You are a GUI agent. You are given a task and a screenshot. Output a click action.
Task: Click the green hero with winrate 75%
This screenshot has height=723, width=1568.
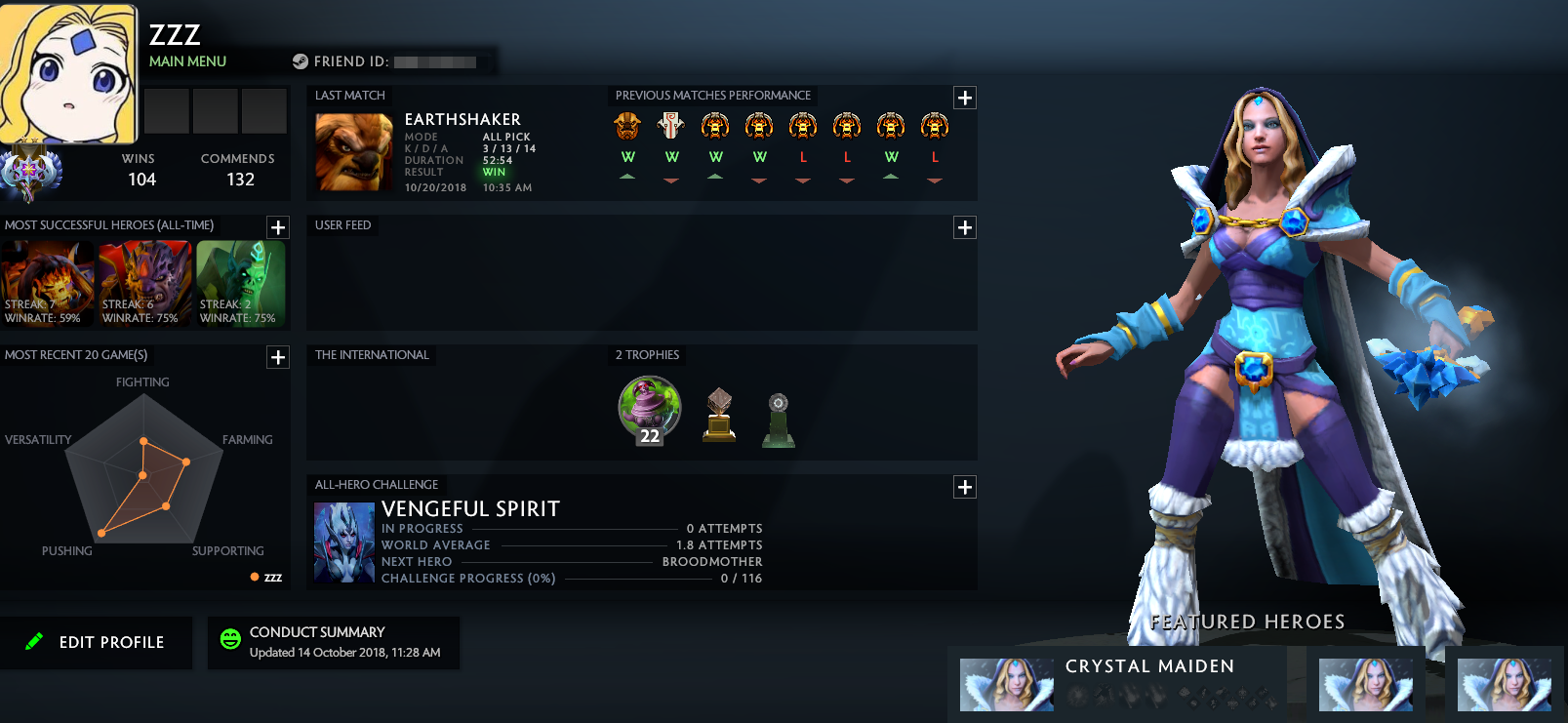click(x=241, y=283)
